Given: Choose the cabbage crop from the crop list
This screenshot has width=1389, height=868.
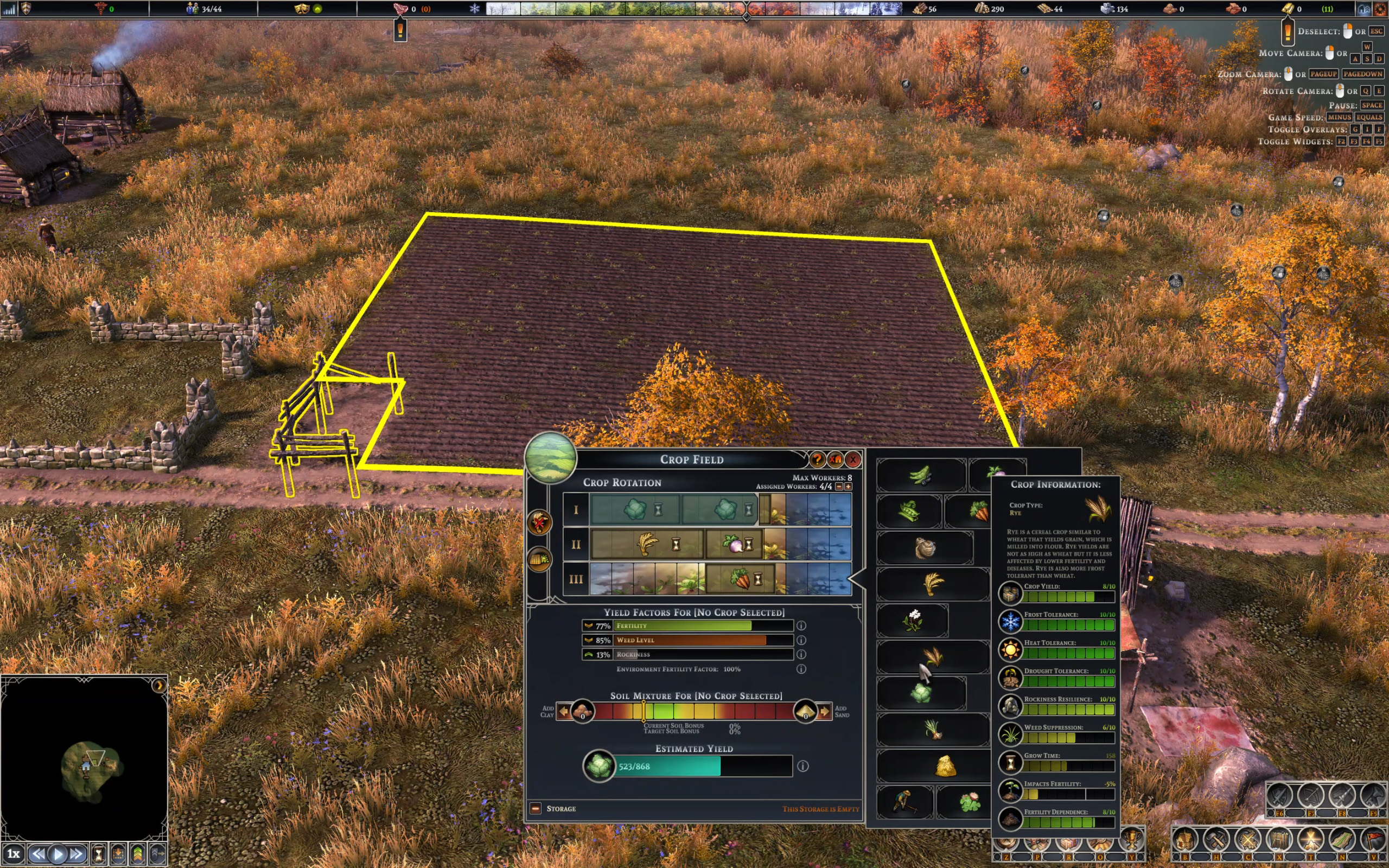Looking at the screenshot, I should point(921,693).
